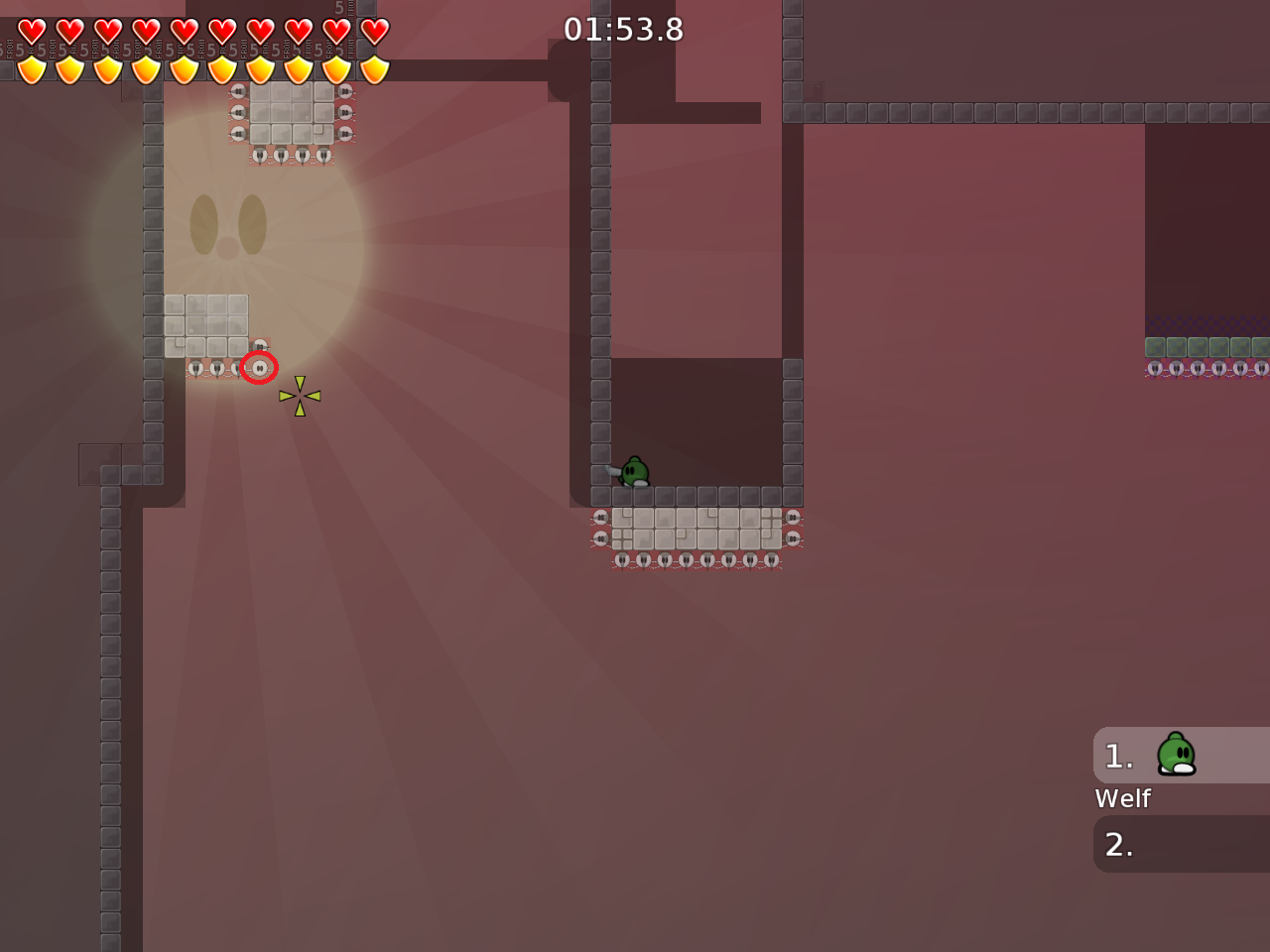Click the 2. label in the scoreboard
The width and height of the screenshot is (1270, 952).
(x=1119, y=844)
